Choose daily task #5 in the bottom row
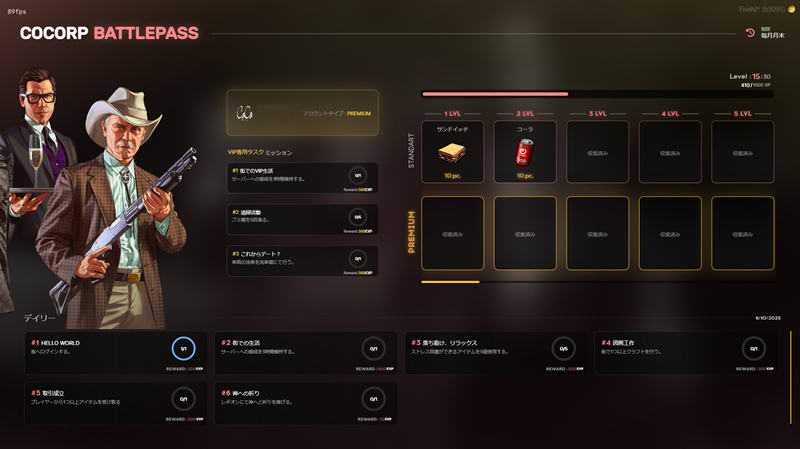The height and width of the screenshot is (449, 800). coord(115,403)
